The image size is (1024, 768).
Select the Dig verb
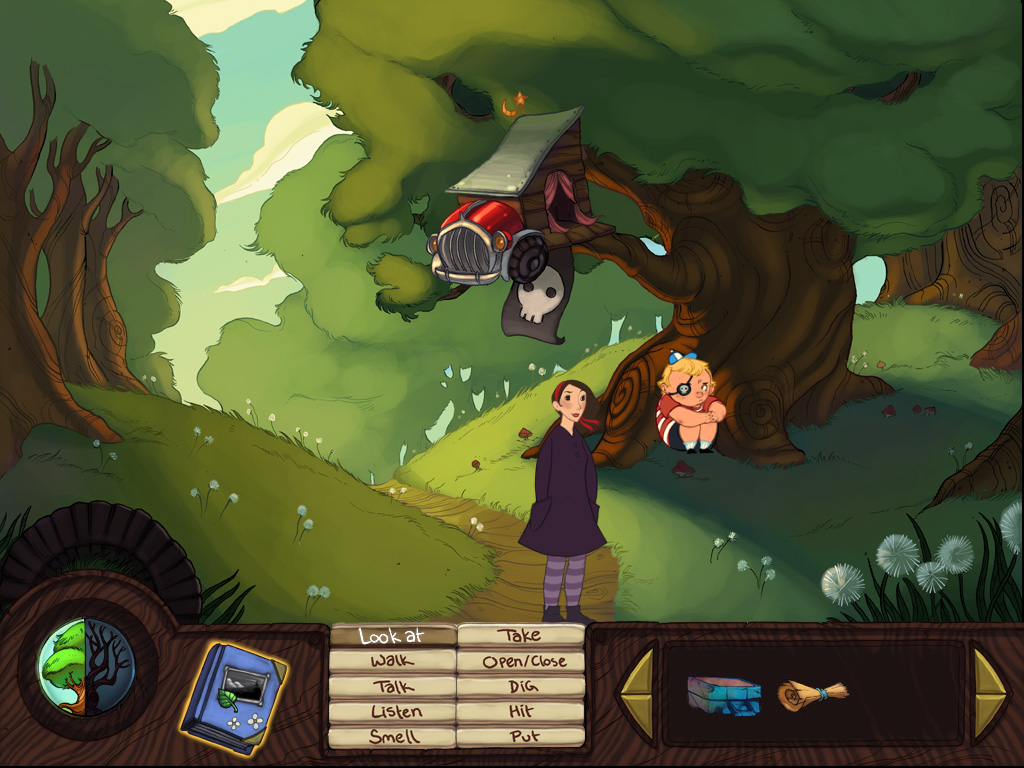[x=520, y=687]
